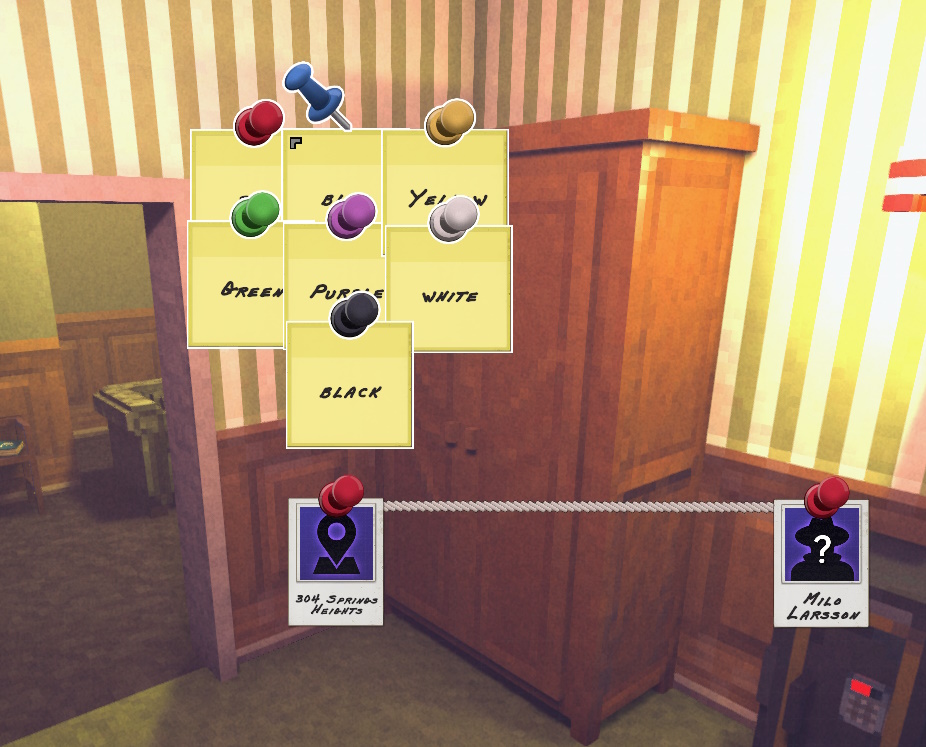The image size is (926, 747).
Task: Click the red pin on the 304 Springs Heights card
Action: (x=341, y=495)
